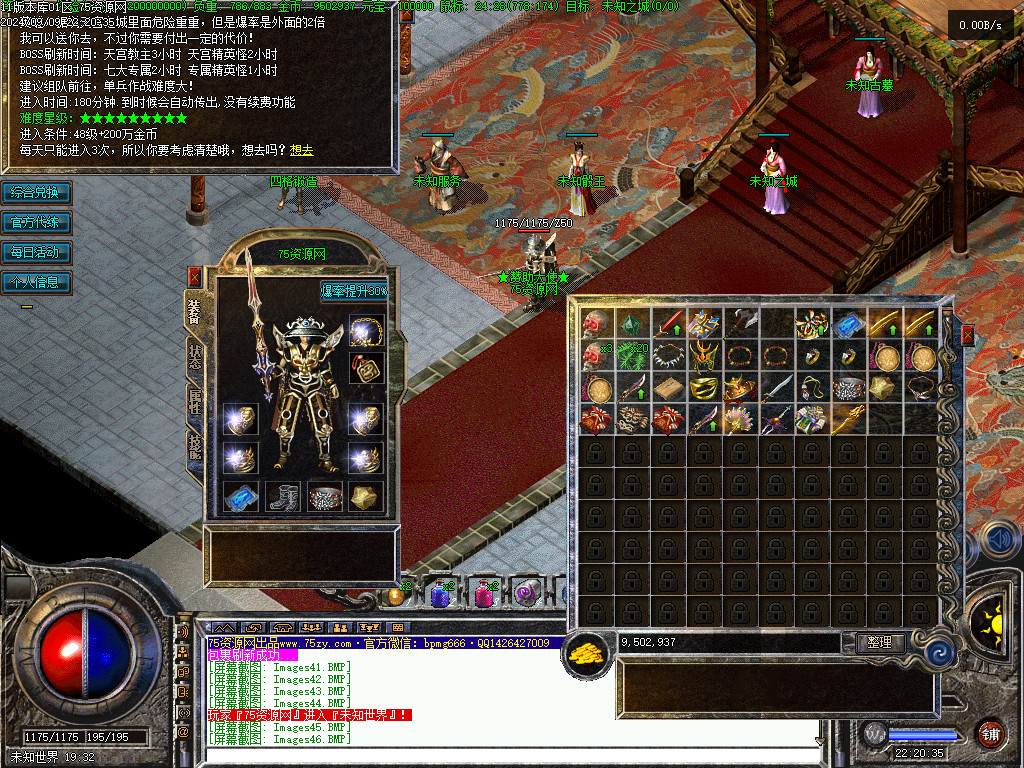Close the inventory bag window
Viewport: 1024px width, 768px height.
(x=967, y=335)
